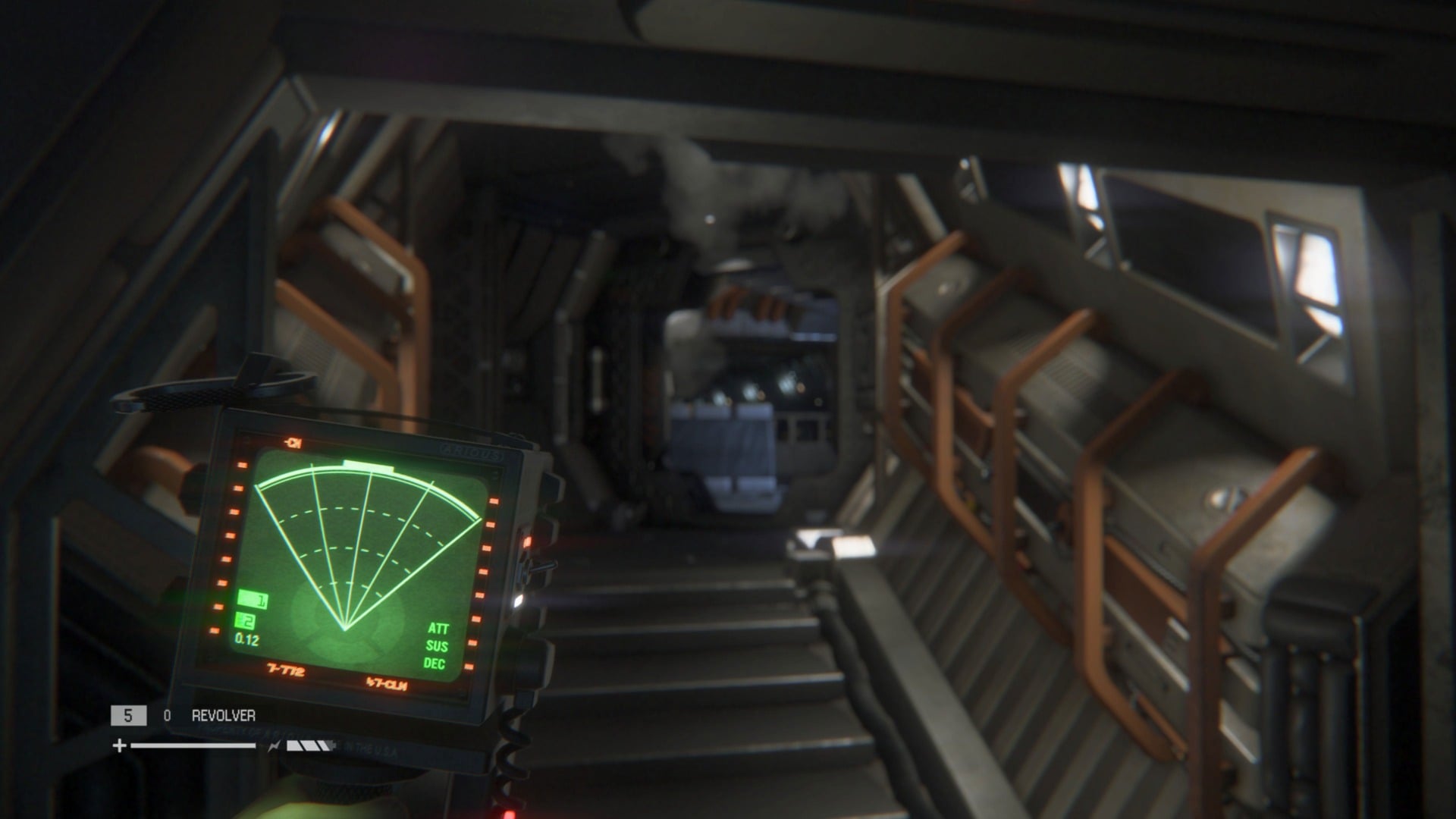Click the health cross icon above the health bar

tap(119, 747)
